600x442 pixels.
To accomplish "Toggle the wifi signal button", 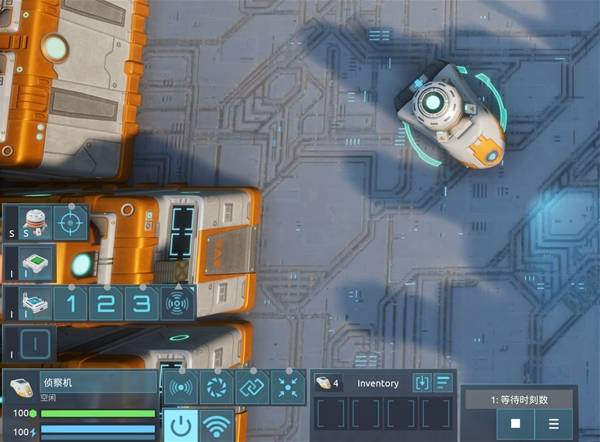I will coord(215,425).
